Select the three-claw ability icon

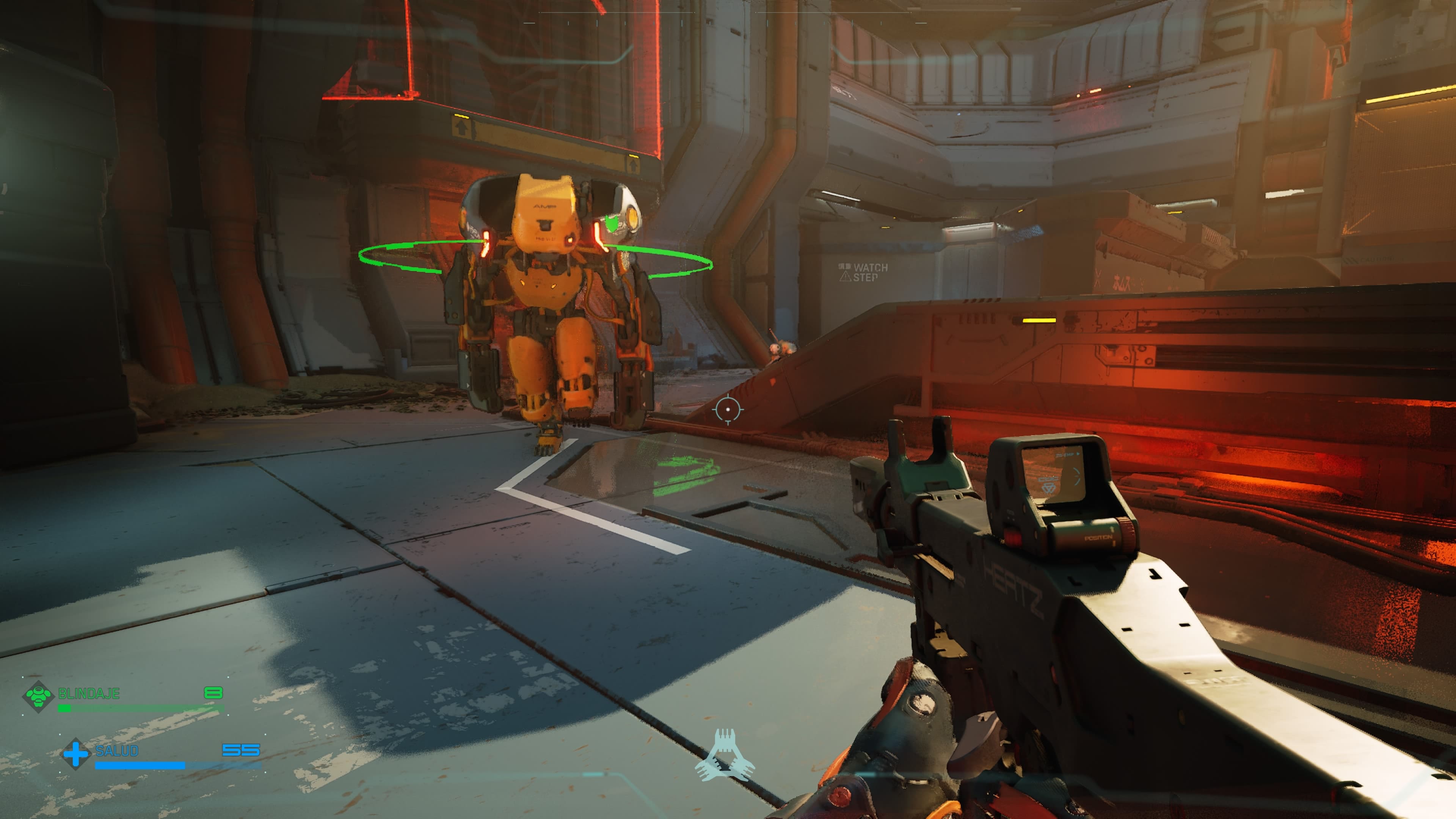pos(725,755)
